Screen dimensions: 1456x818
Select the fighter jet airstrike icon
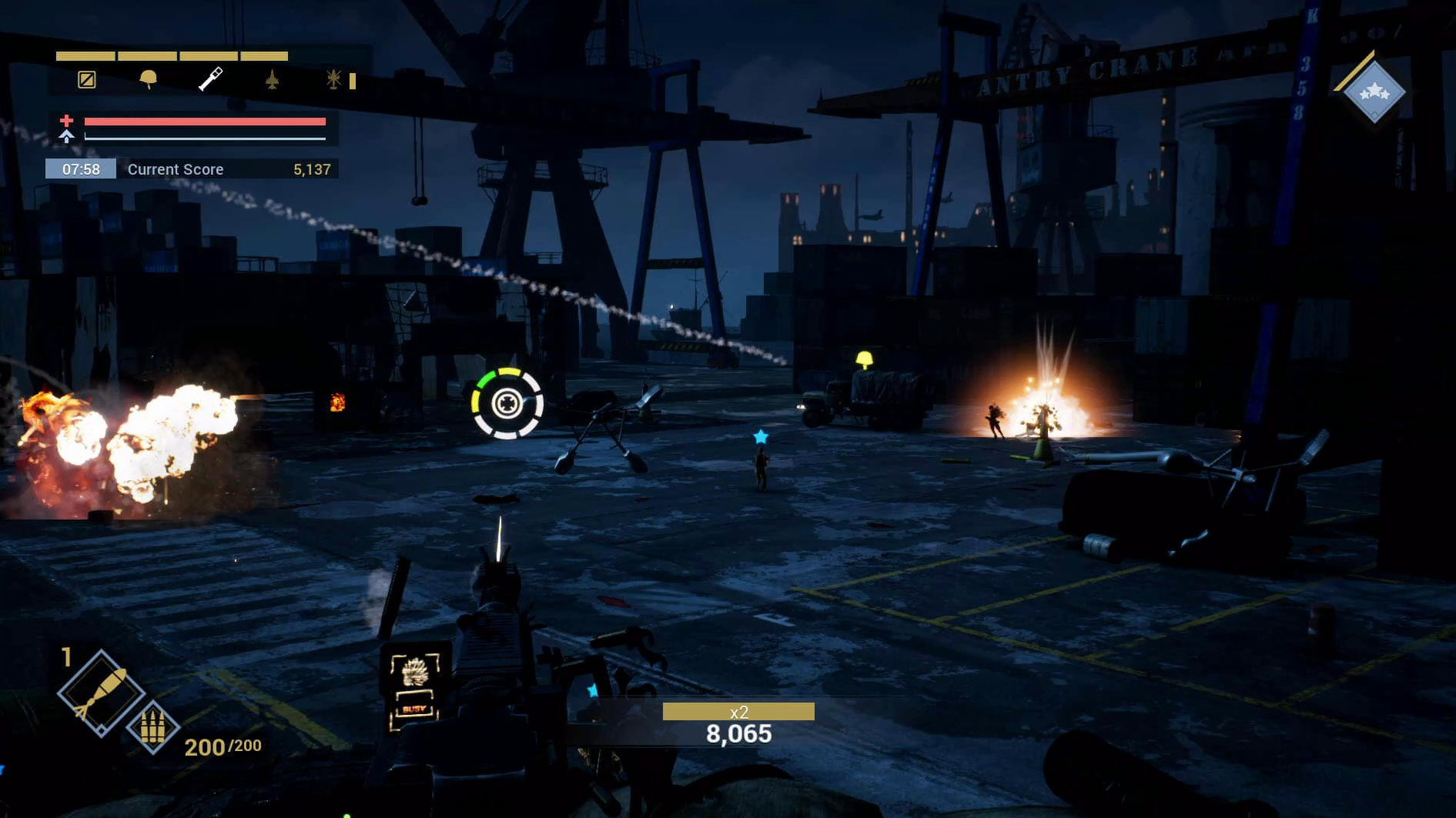click(272, 79)
